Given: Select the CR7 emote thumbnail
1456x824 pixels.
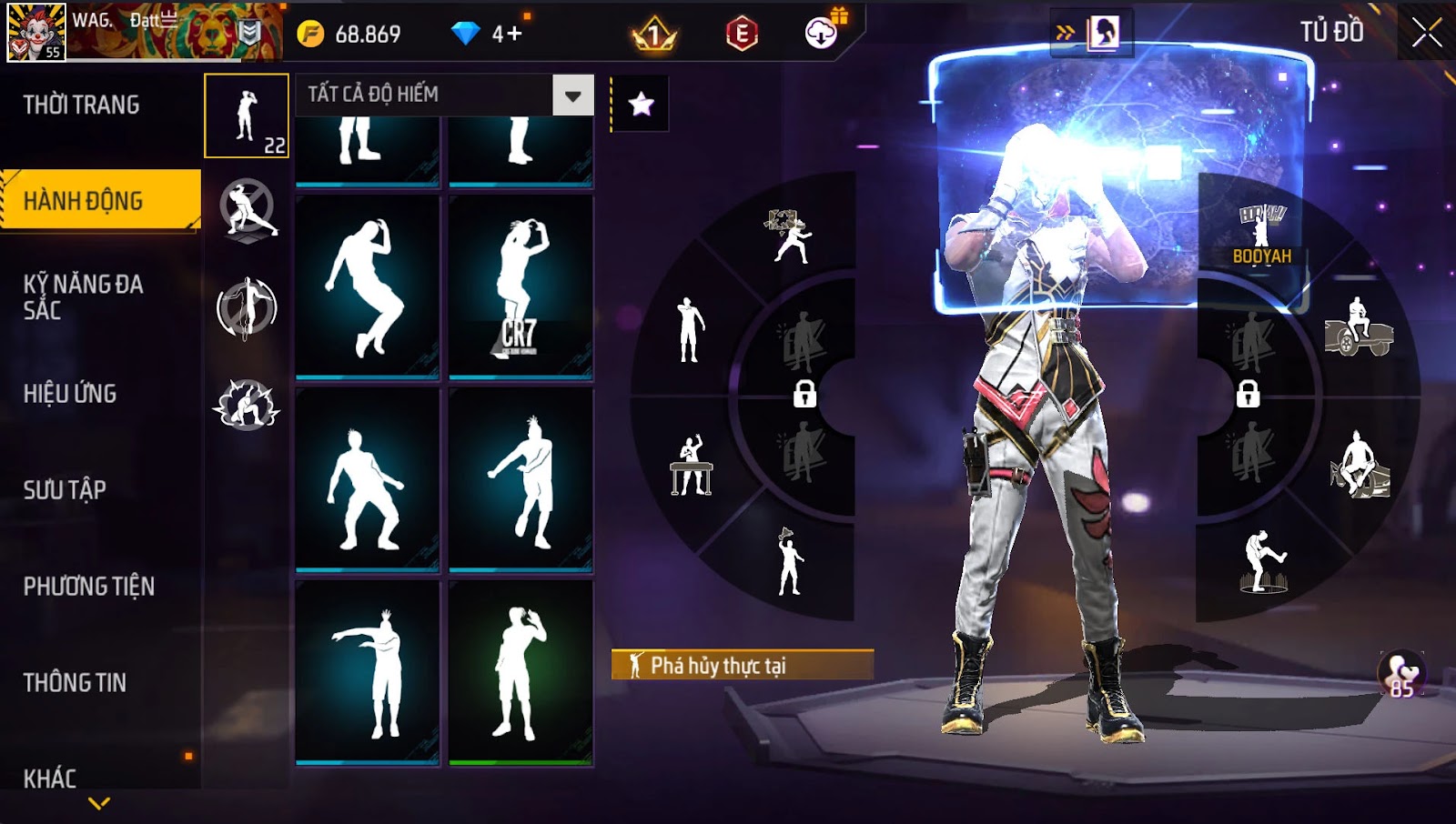Looking at the screenshot, I should pyautogui.click(x=521, y=286).
